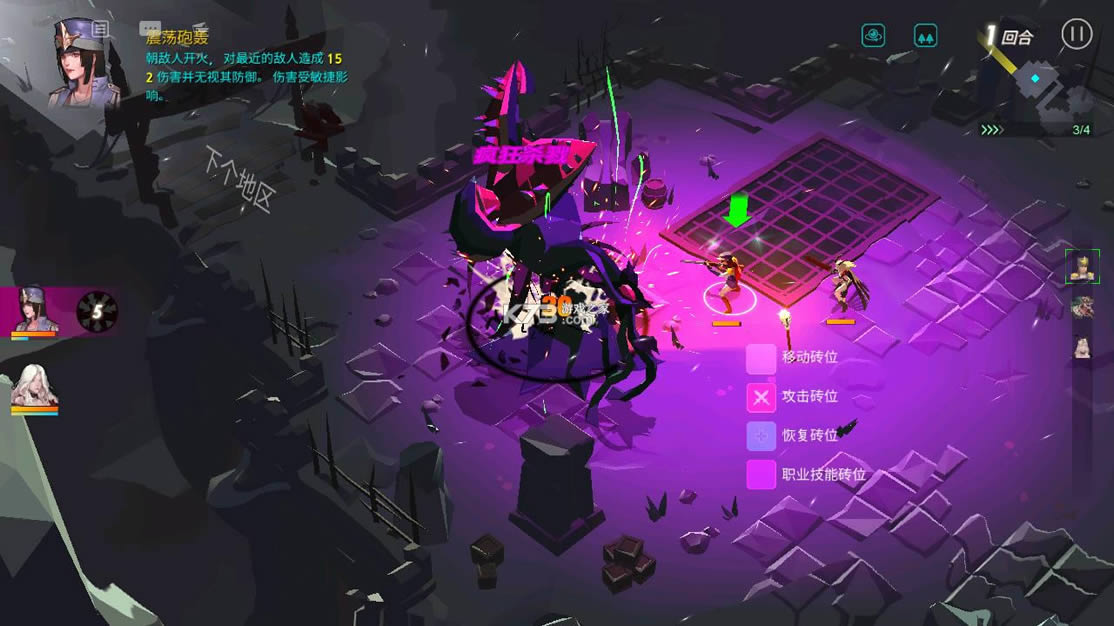Click the skill orb showing number 5
The image size is (1114, 626).
click(97, 311)
